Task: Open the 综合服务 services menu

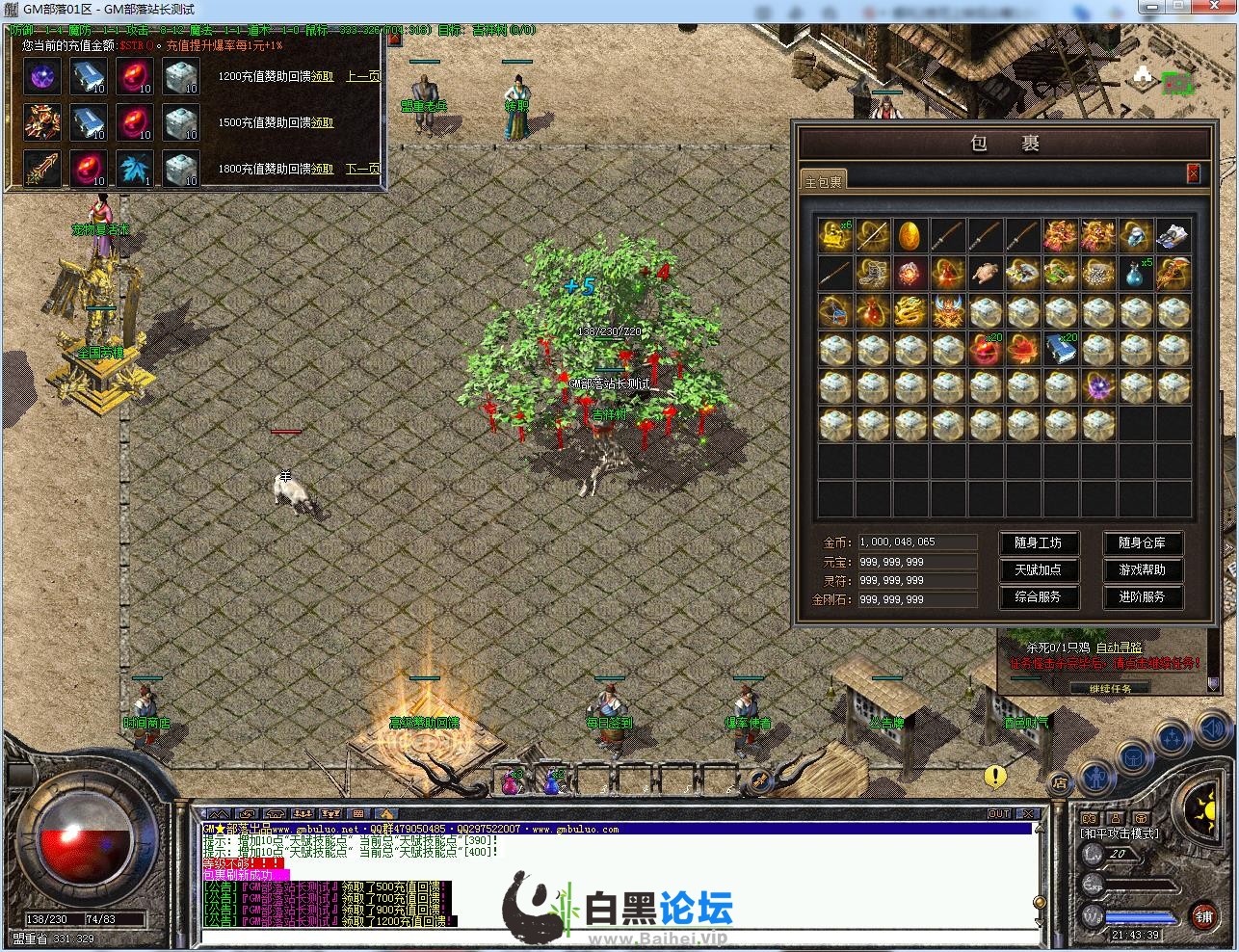Action: (1038, 597)
